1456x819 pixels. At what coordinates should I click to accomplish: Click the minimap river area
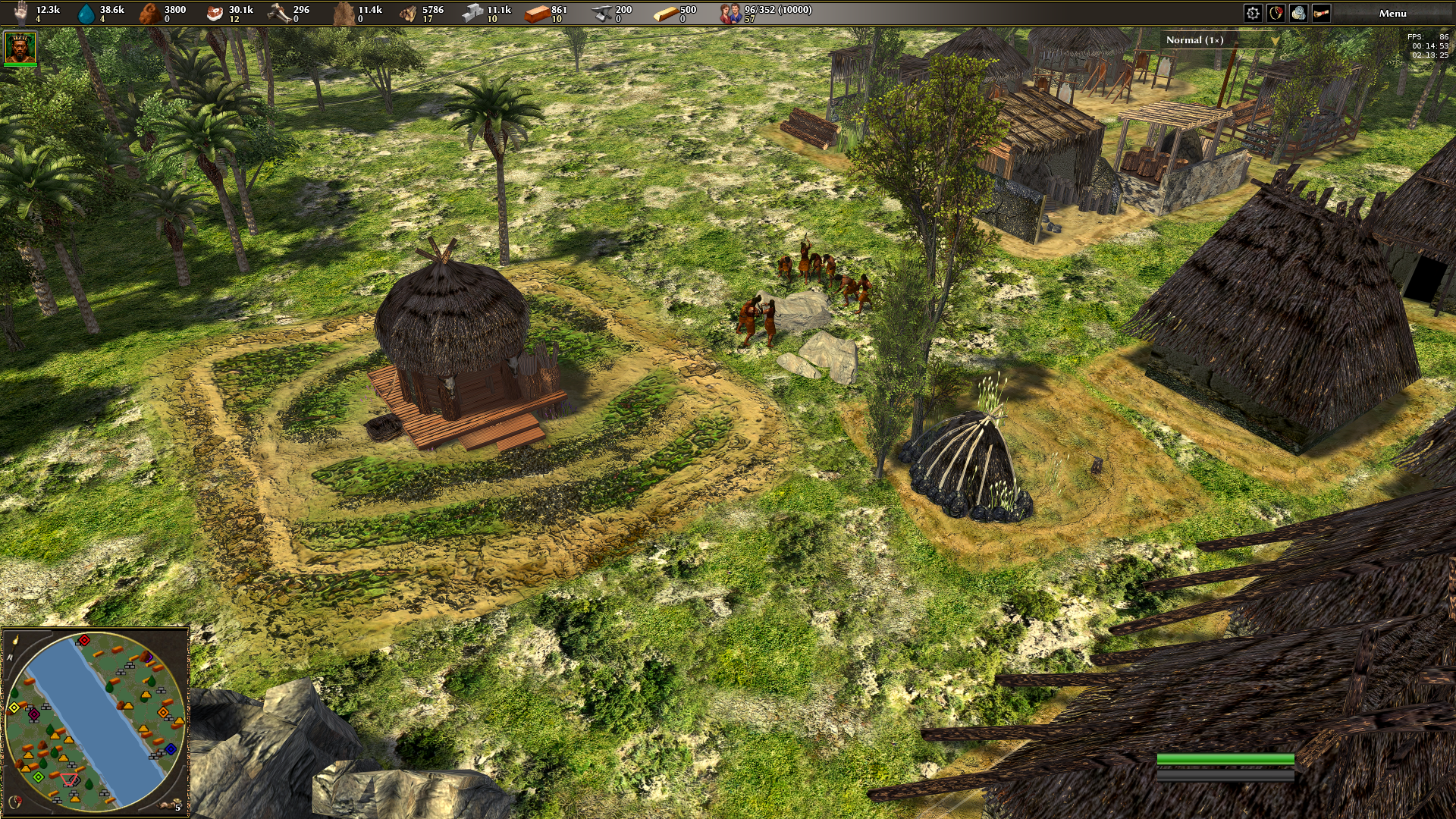91,717
